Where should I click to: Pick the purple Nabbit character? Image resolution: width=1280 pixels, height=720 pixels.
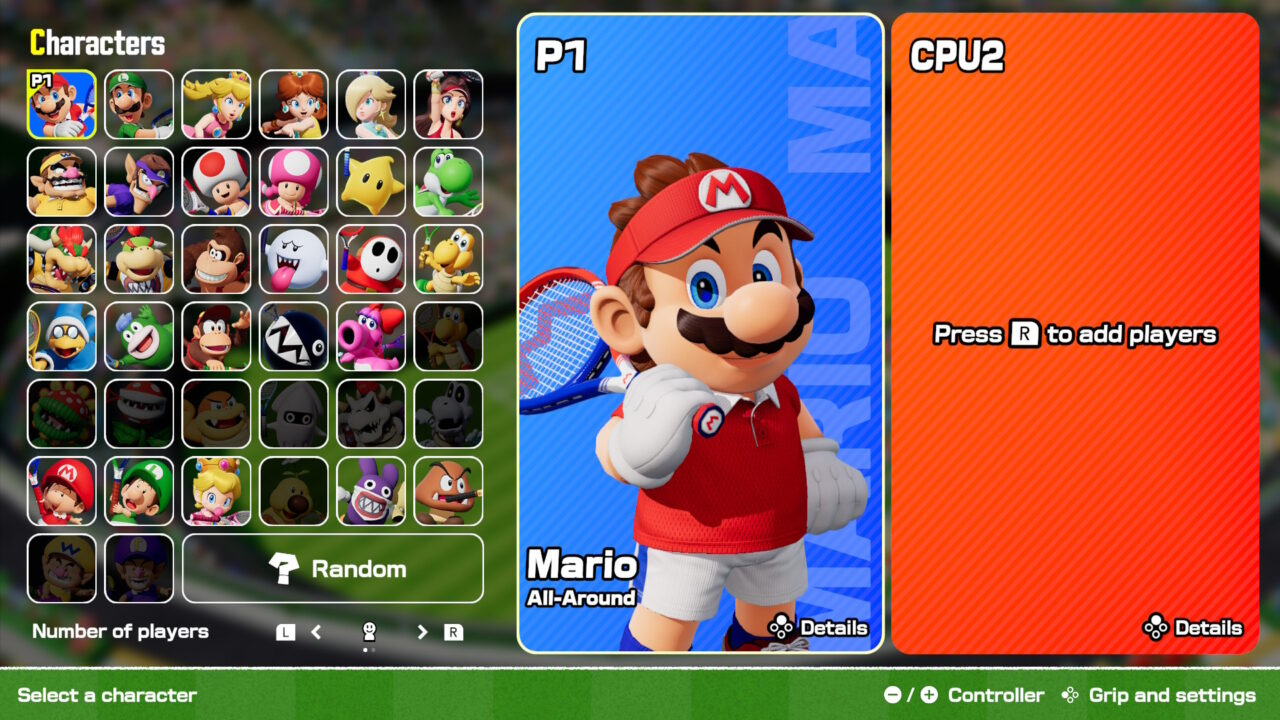pyautogui.click(x=371, y=491)
